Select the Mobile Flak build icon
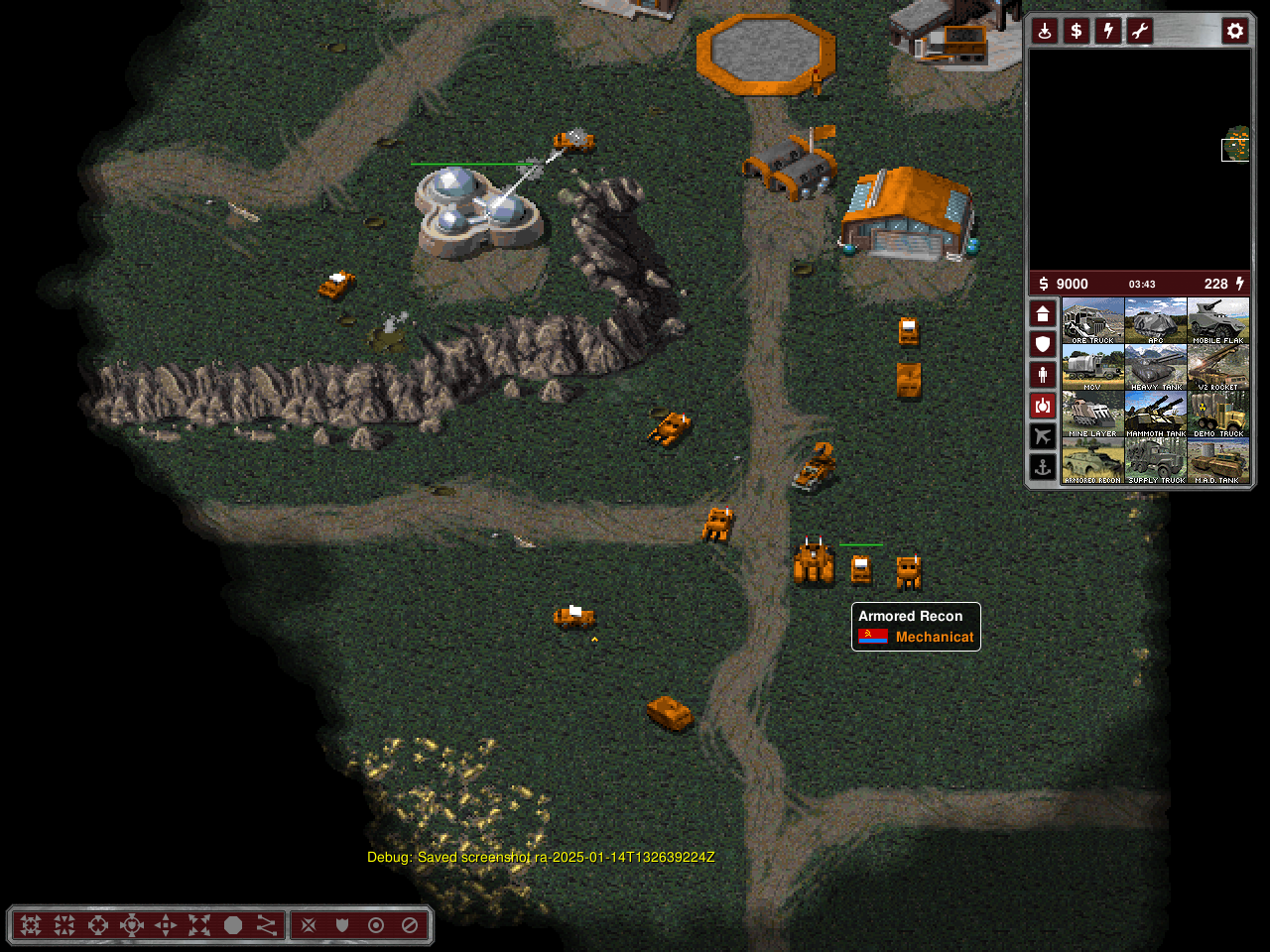Image resolution: width=1270 pixels, height=952 pixels. tap(1218, 321)
